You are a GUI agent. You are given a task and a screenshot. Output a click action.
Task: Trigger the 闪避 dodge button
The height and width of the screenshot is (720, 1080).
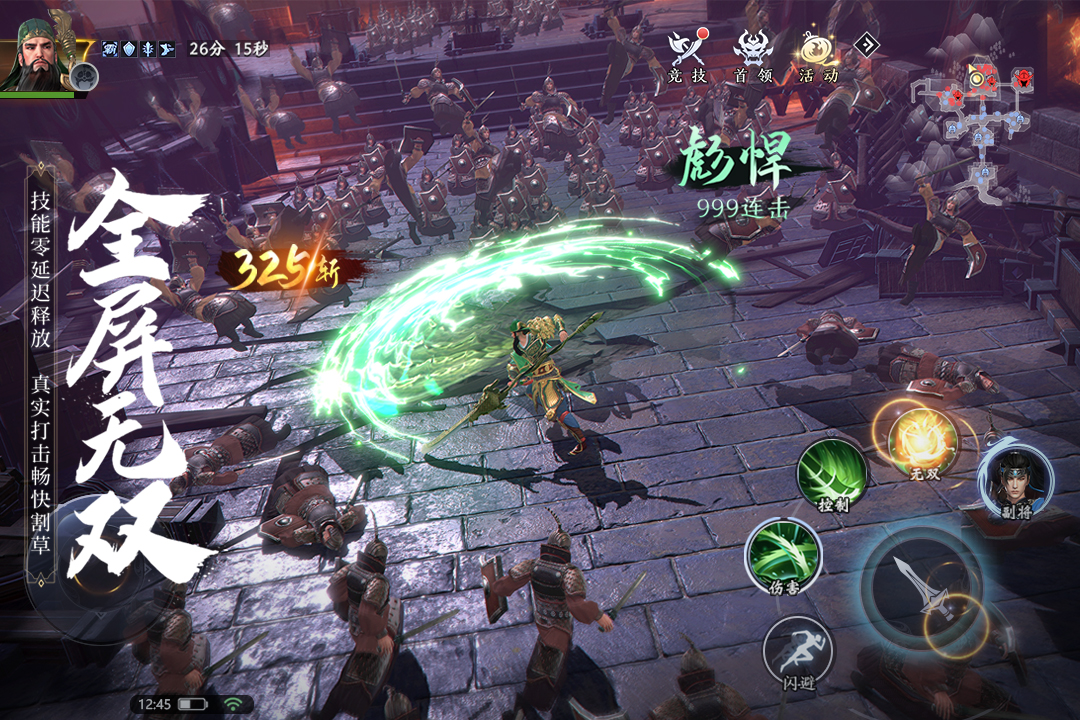click(797, 651)
